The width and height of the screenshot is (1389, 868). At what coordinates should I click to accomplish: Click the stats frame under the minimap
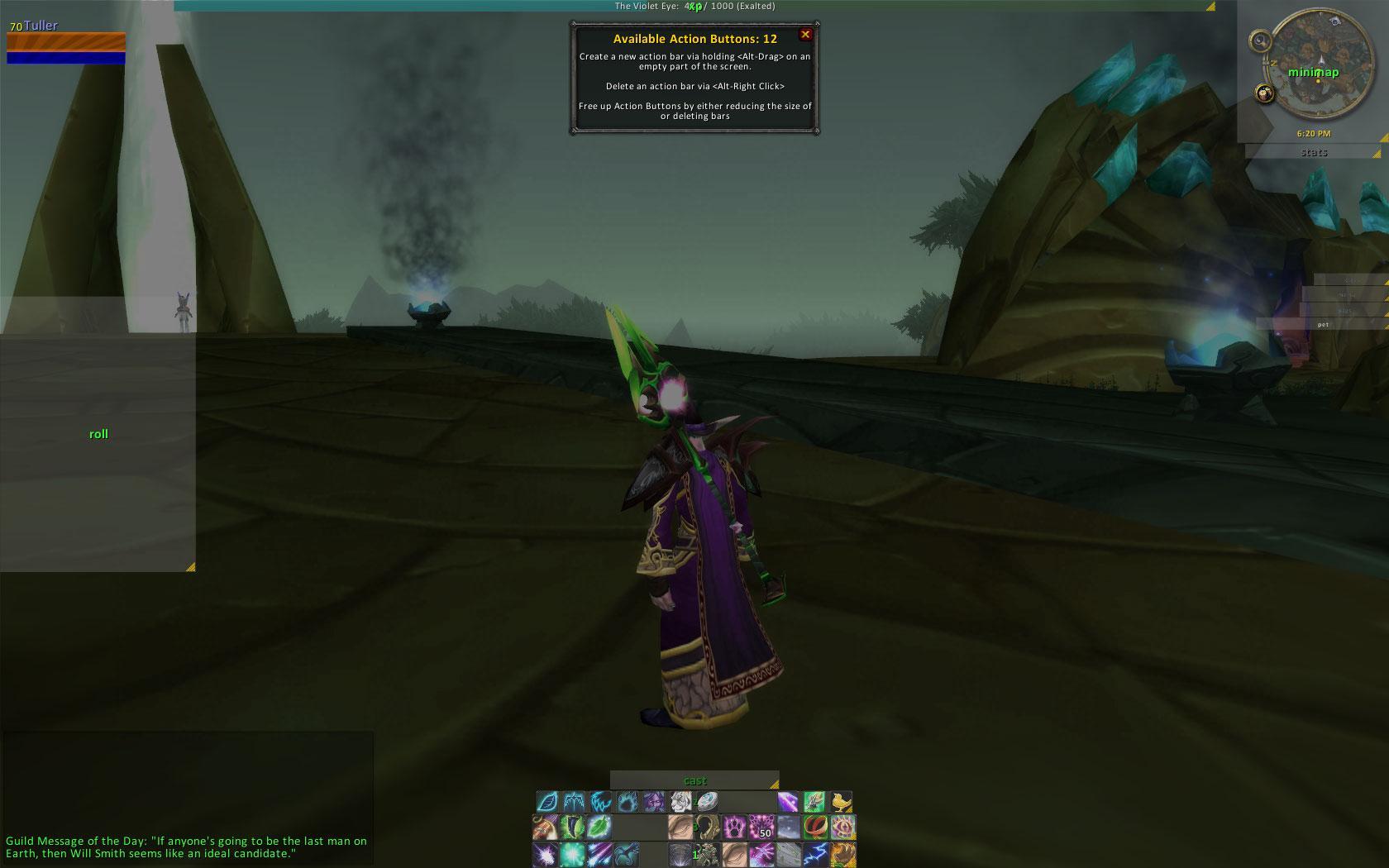pos(1313,152)
